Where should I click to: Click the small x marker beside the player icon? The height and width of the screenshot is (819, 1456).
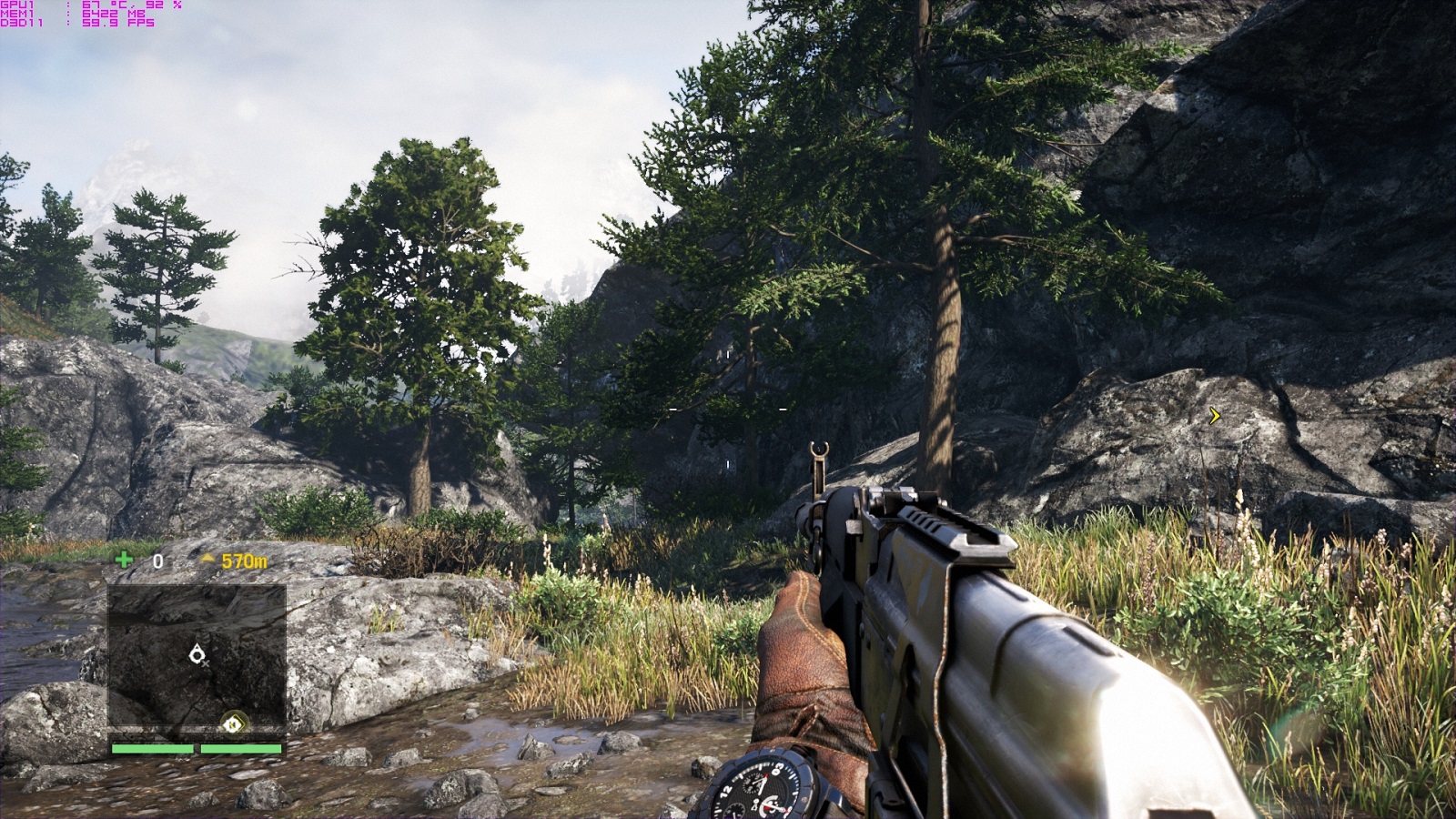[x=206, y=664]
